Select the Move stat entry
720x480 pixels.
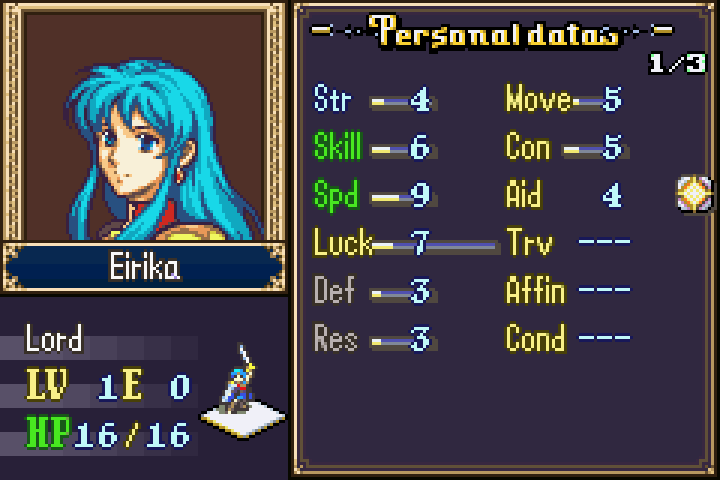(x=564, y=100)
